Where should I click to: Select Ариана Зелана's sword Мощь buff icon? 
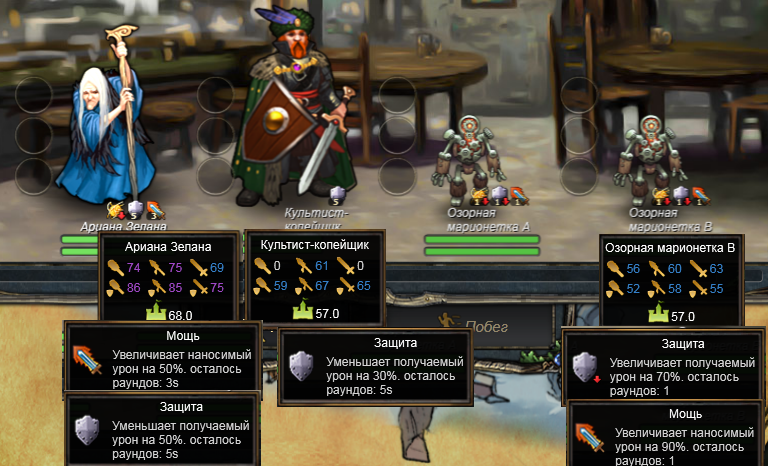[153, 209]
